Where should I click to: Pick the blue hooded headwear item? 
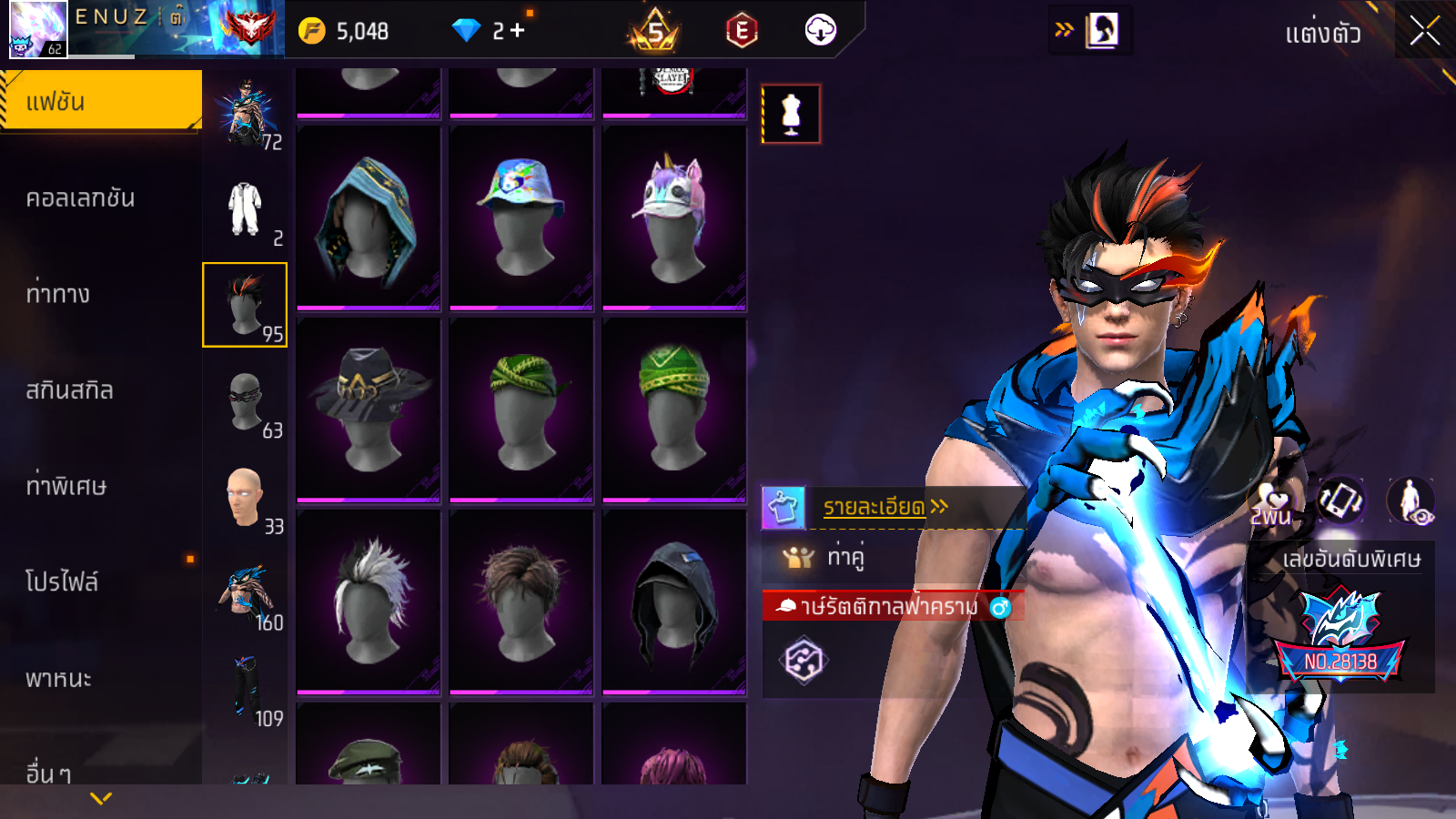[369, 218]
